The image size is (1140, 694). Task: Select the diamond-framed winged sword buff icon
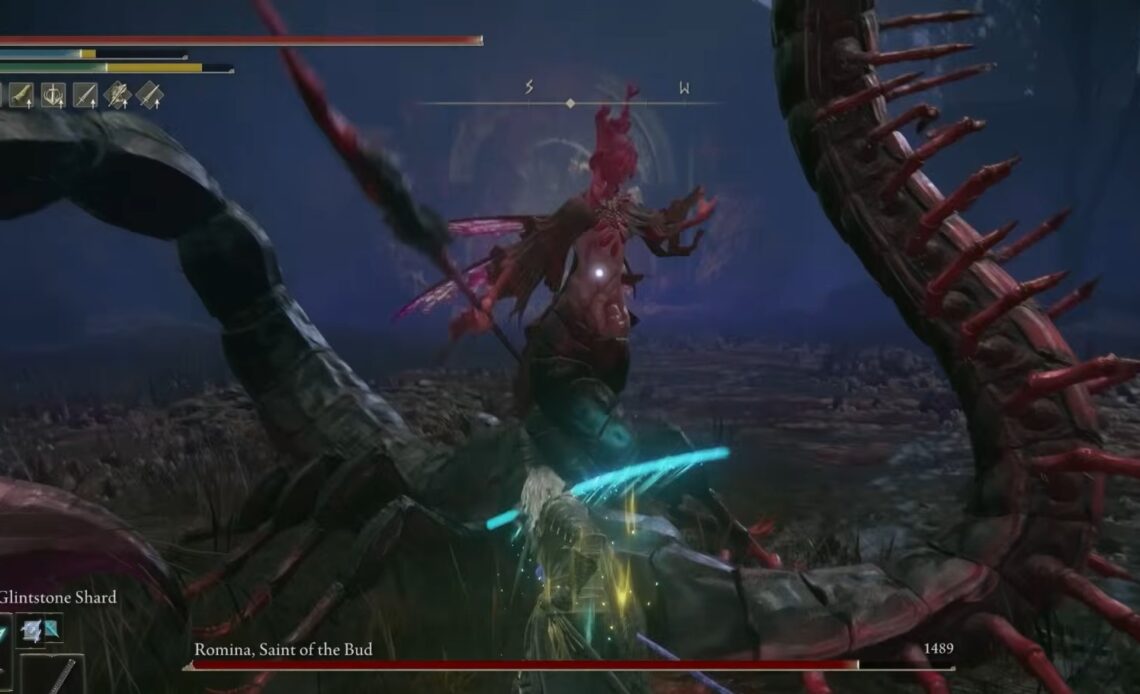point(118,95)
